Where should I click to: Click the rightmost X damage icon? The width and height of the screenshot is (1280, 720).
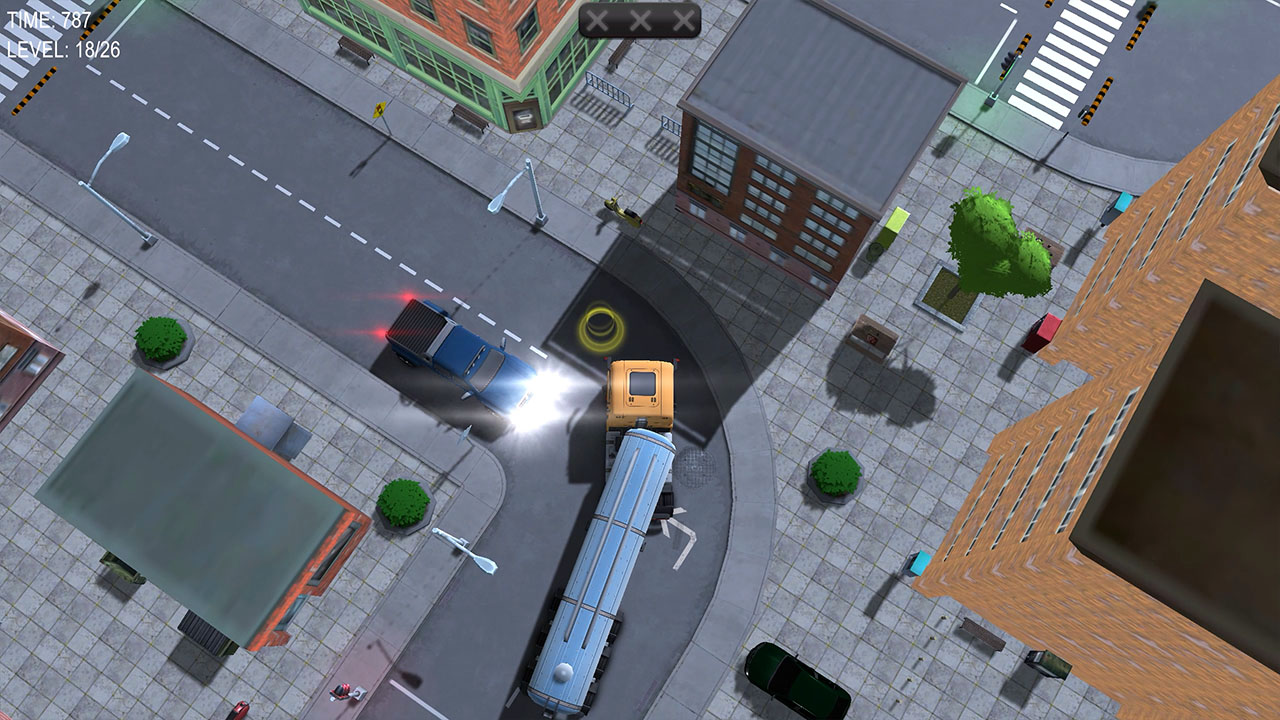click(x=683, y=18)
